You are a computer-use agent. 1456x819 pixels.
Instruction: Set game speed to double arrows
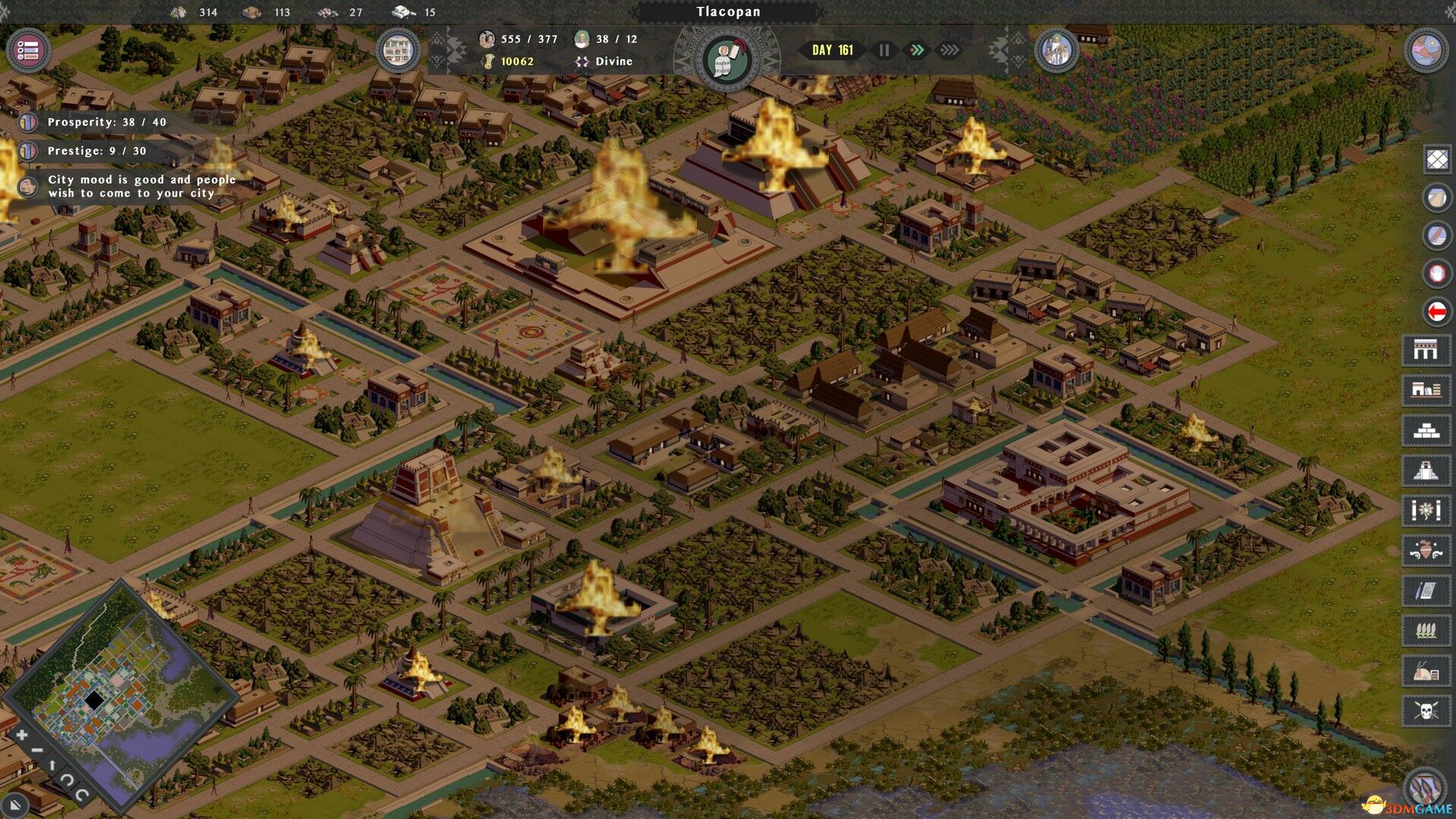[917, 50]
